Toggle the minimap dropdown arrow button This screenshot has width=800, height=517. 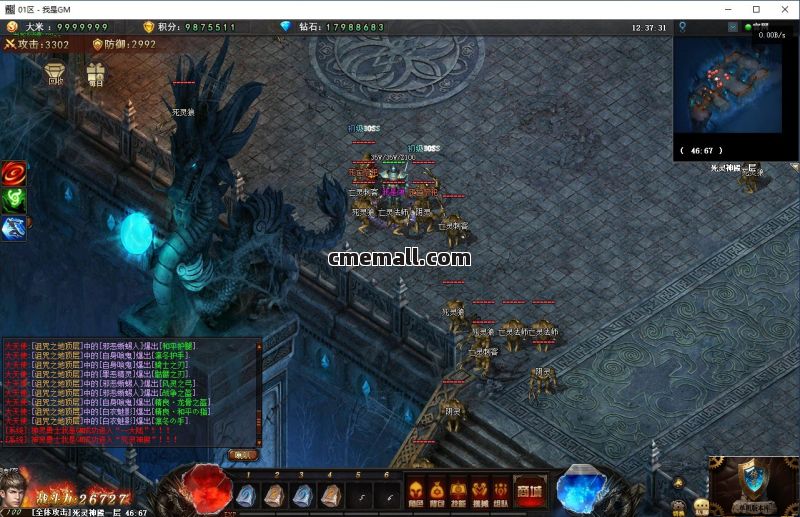[x=733, y=27]
